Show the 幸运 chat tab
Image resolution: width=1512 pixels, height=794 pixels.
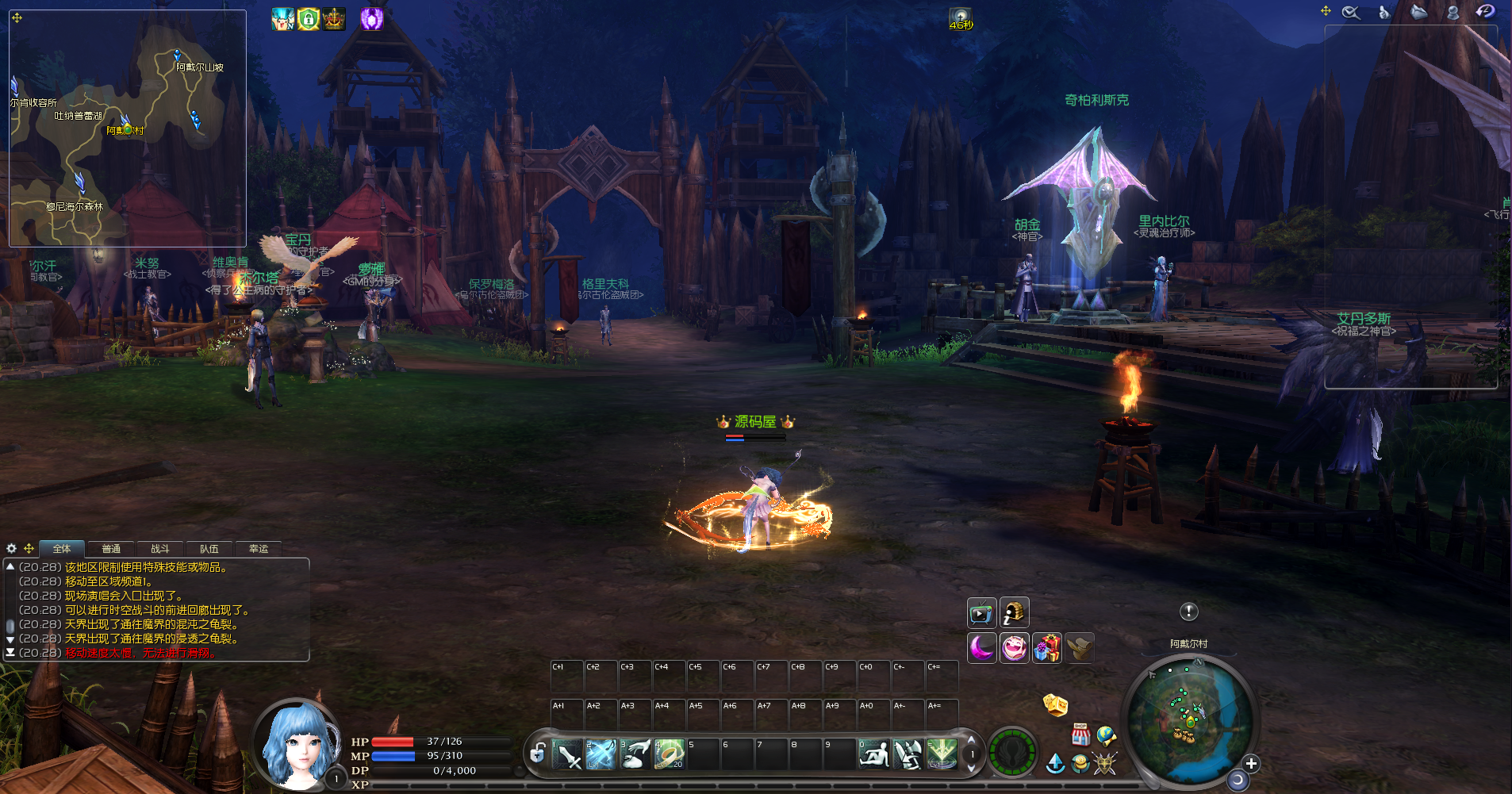(259, 549)
